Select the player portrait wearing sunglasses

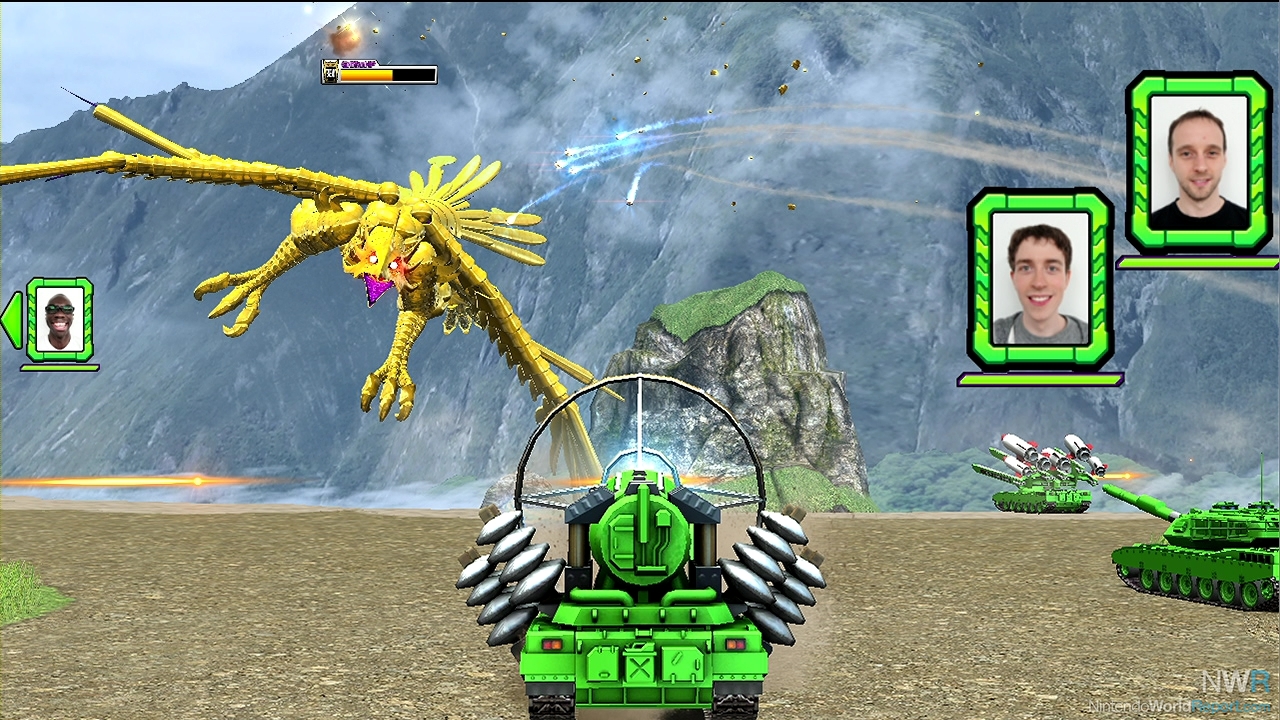click(59, 320)
